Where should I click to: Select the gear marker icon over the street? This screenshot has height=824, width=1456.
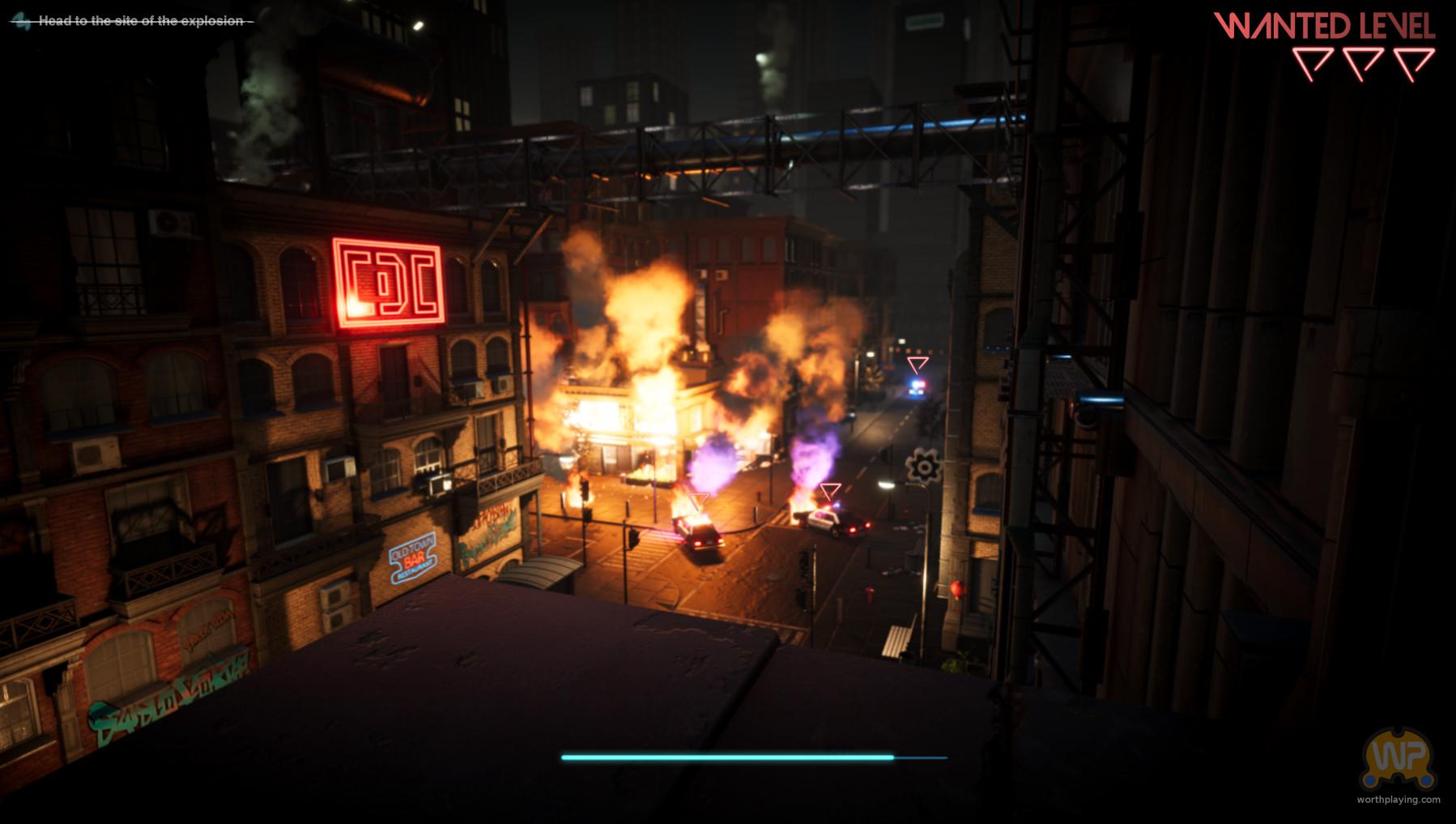(x=922, y=467)
